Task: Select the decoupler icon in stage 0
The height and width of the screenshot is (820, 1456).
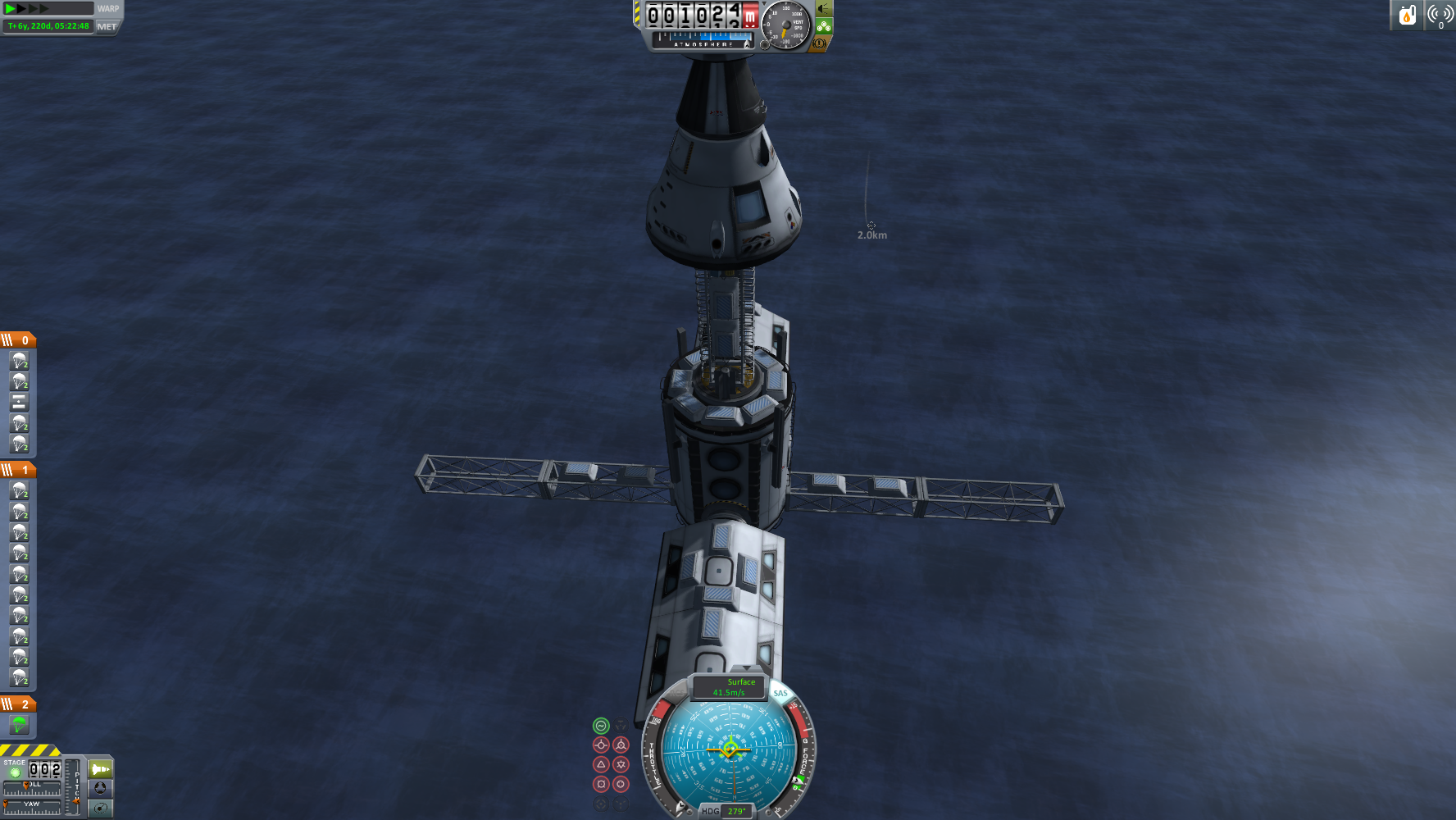Action: (19, 402)
